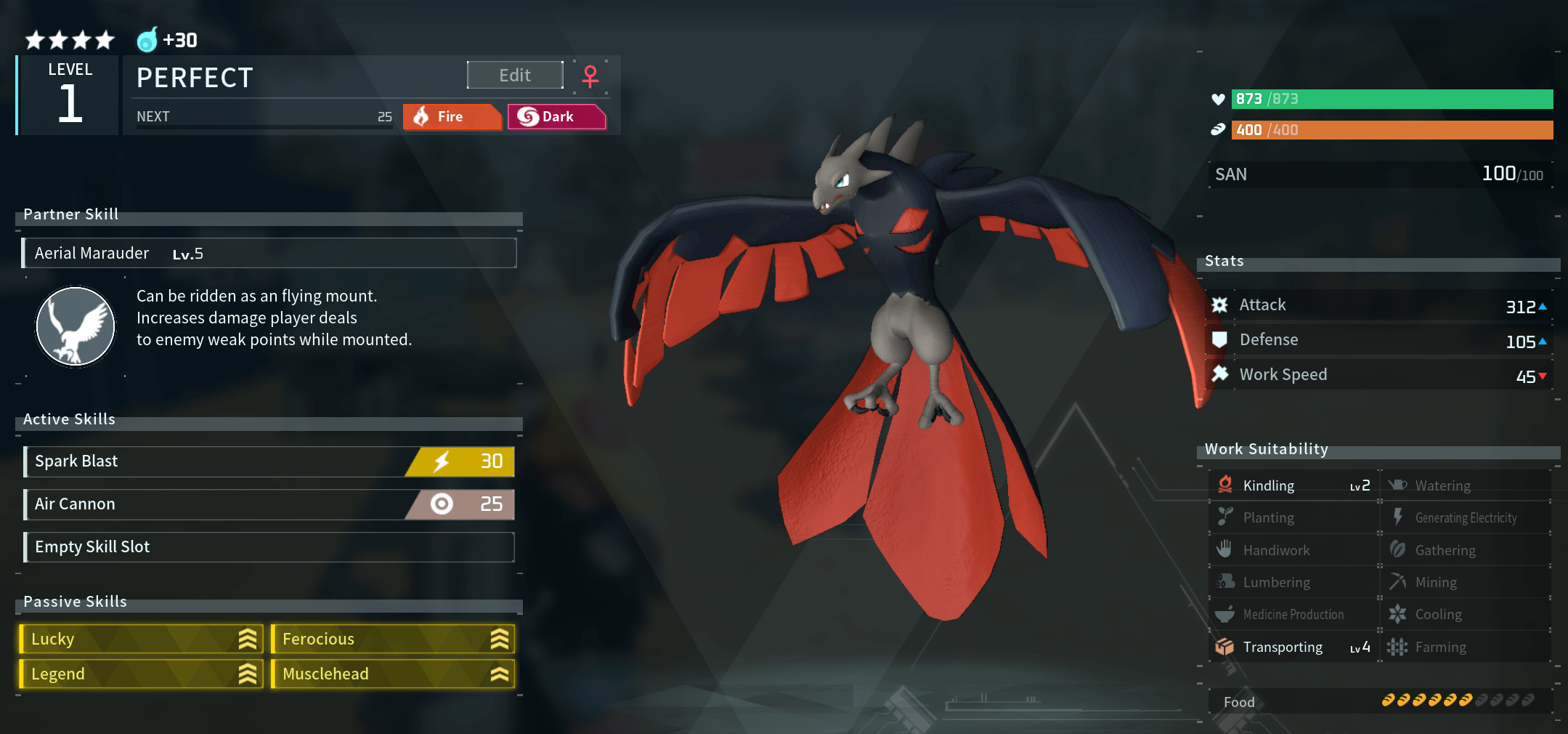Select the Legend passive skill
The image size is (1568, 734).
[141, 674]
